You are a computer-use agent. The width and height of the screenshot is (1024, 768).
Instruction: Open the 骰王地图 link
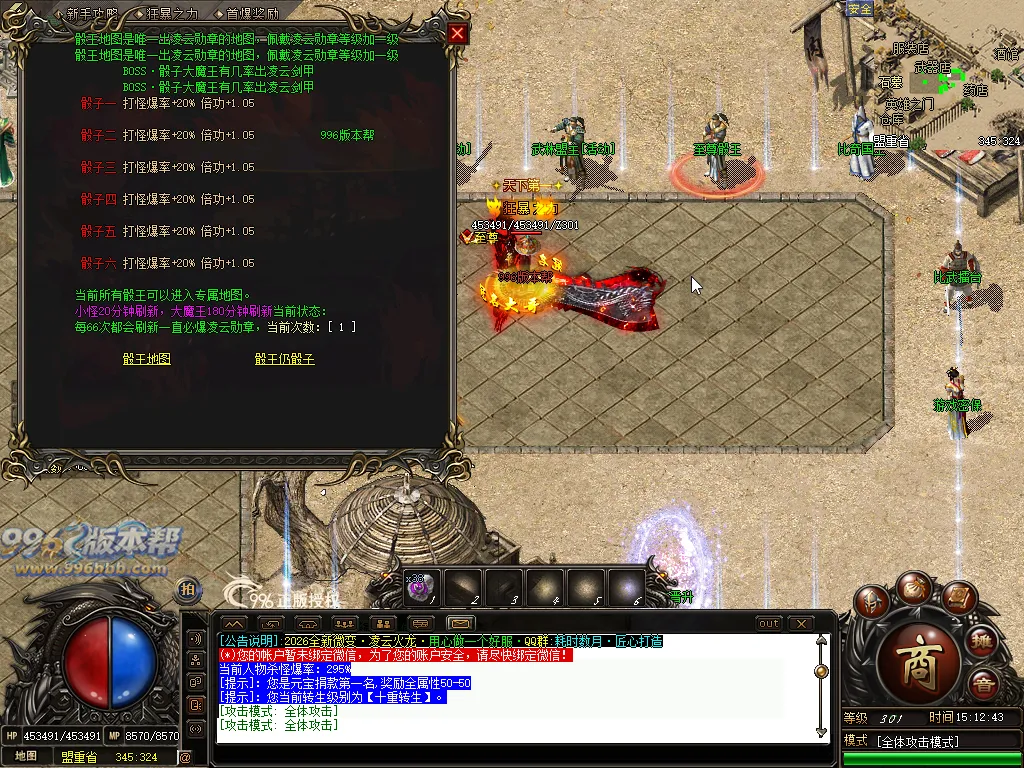tap(147, 359)
